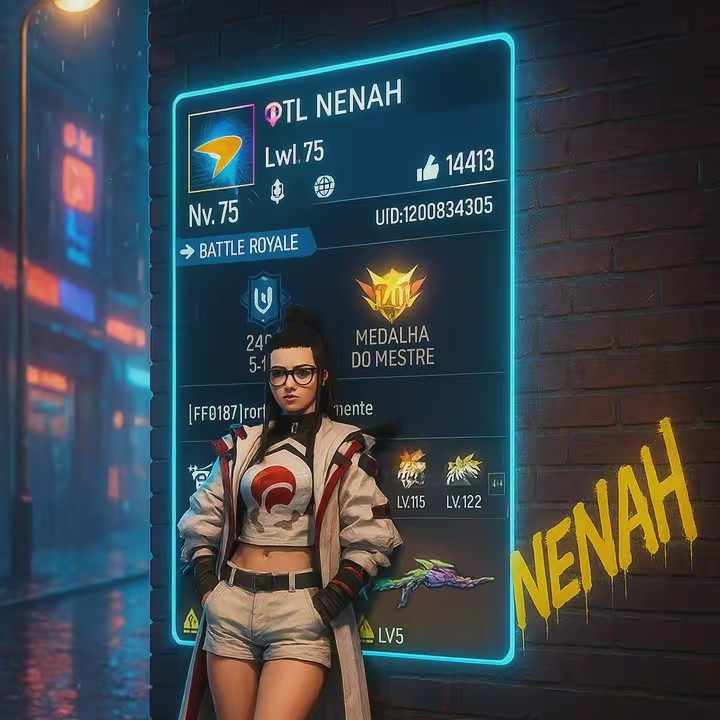The image size is (720, 720).
Task: Select the LV.115 badge icon
Action: click(411, 468)
